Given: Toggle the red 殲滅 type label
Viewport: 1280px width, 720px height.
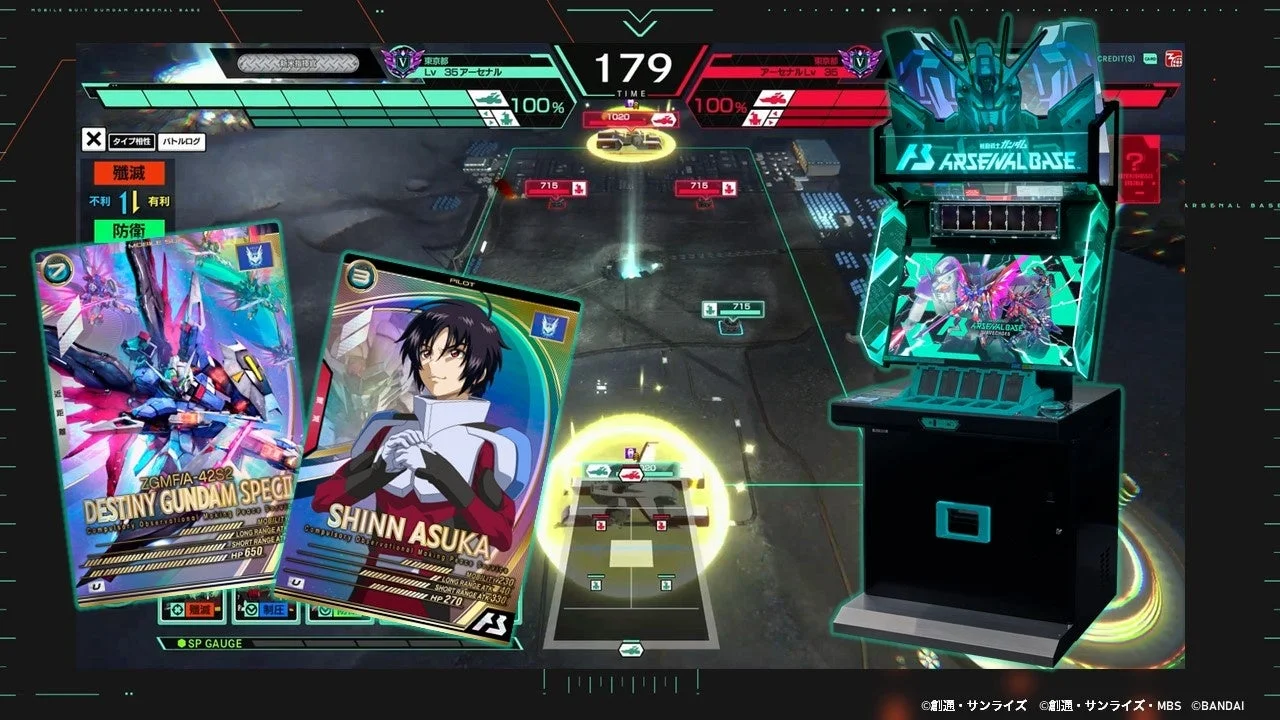Looking at the screenshot, I should tap(128, 174).
